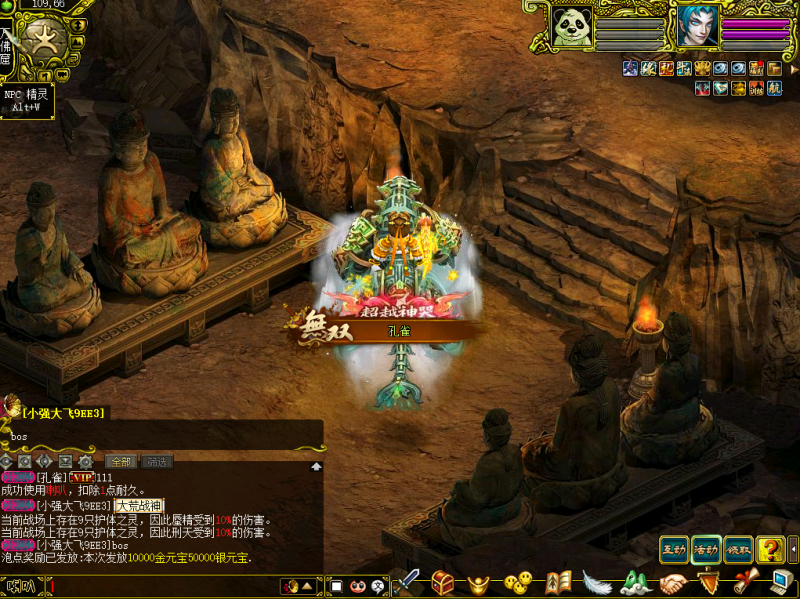This screenshot has height=599, width=800.
Task: Click the chat text input field
Action: (160, 586)
